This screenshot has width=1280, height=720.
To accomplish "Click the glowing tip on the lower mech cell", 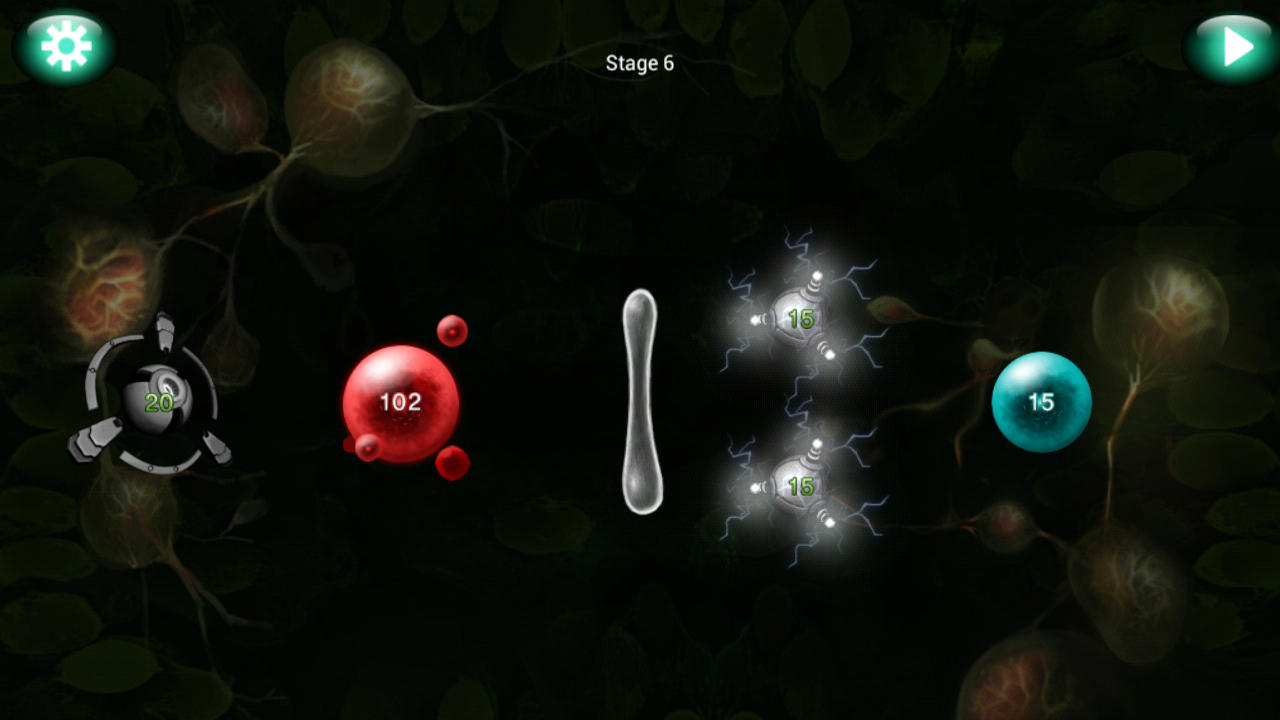I will point(830,520).
